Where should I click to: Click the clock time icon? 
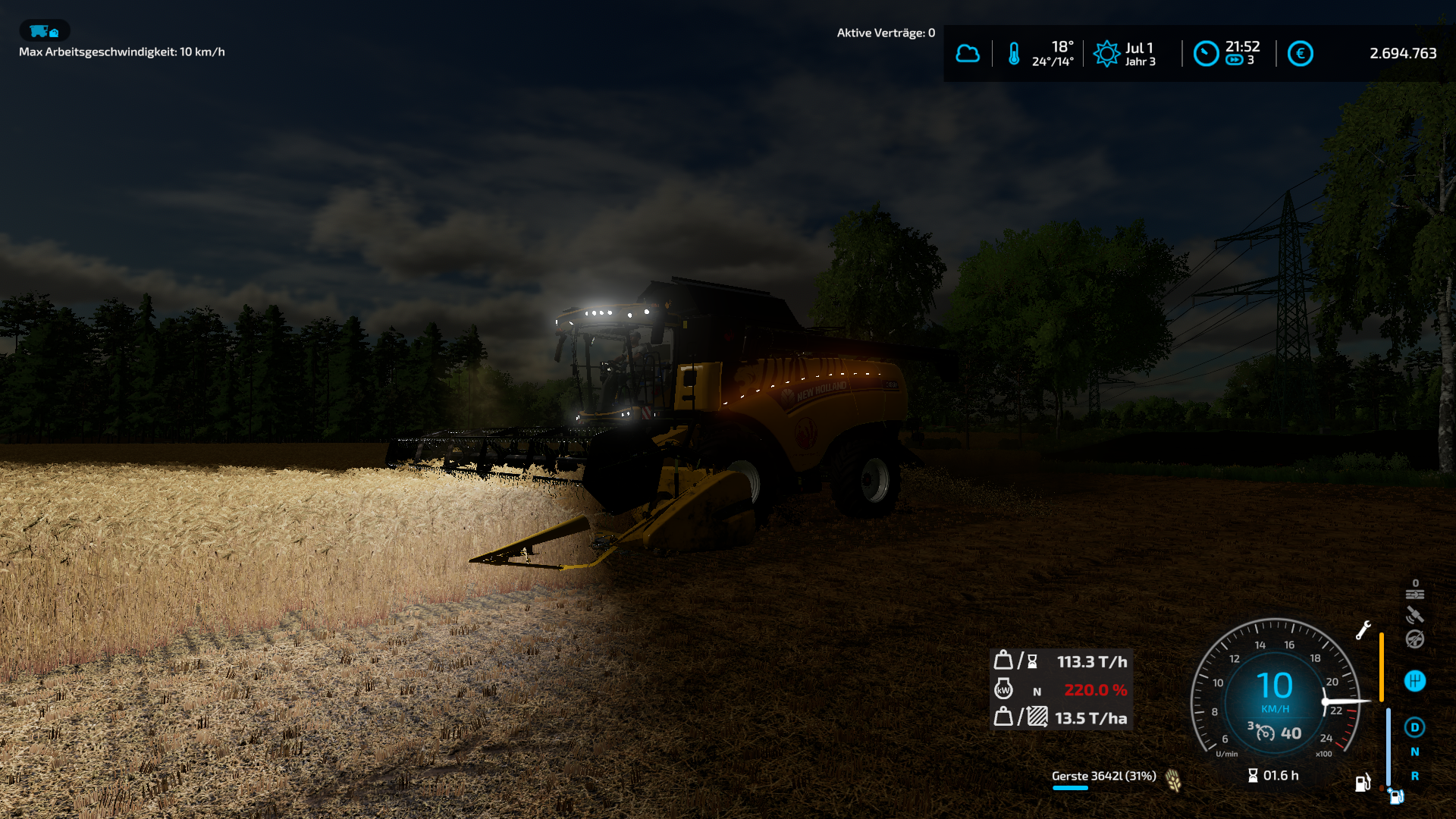tap(1206, 54)
